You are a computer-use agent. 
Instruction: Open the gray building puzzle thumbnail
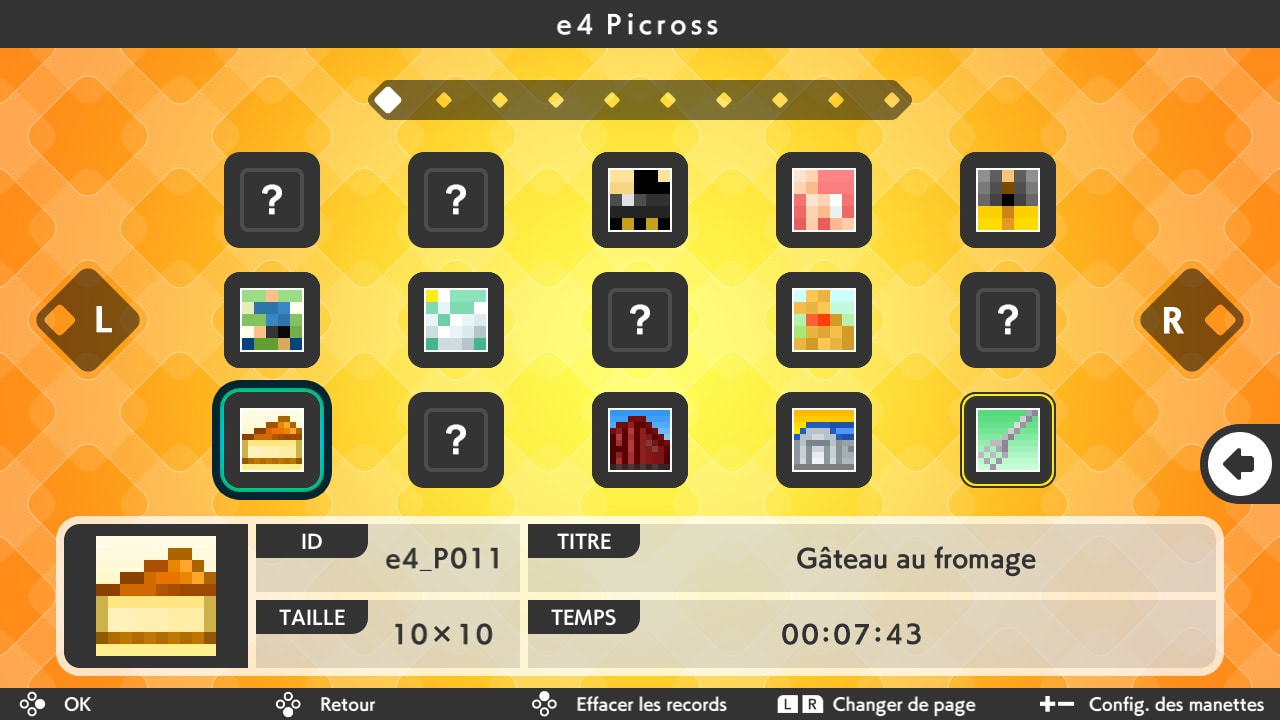[x=823, y=440]
